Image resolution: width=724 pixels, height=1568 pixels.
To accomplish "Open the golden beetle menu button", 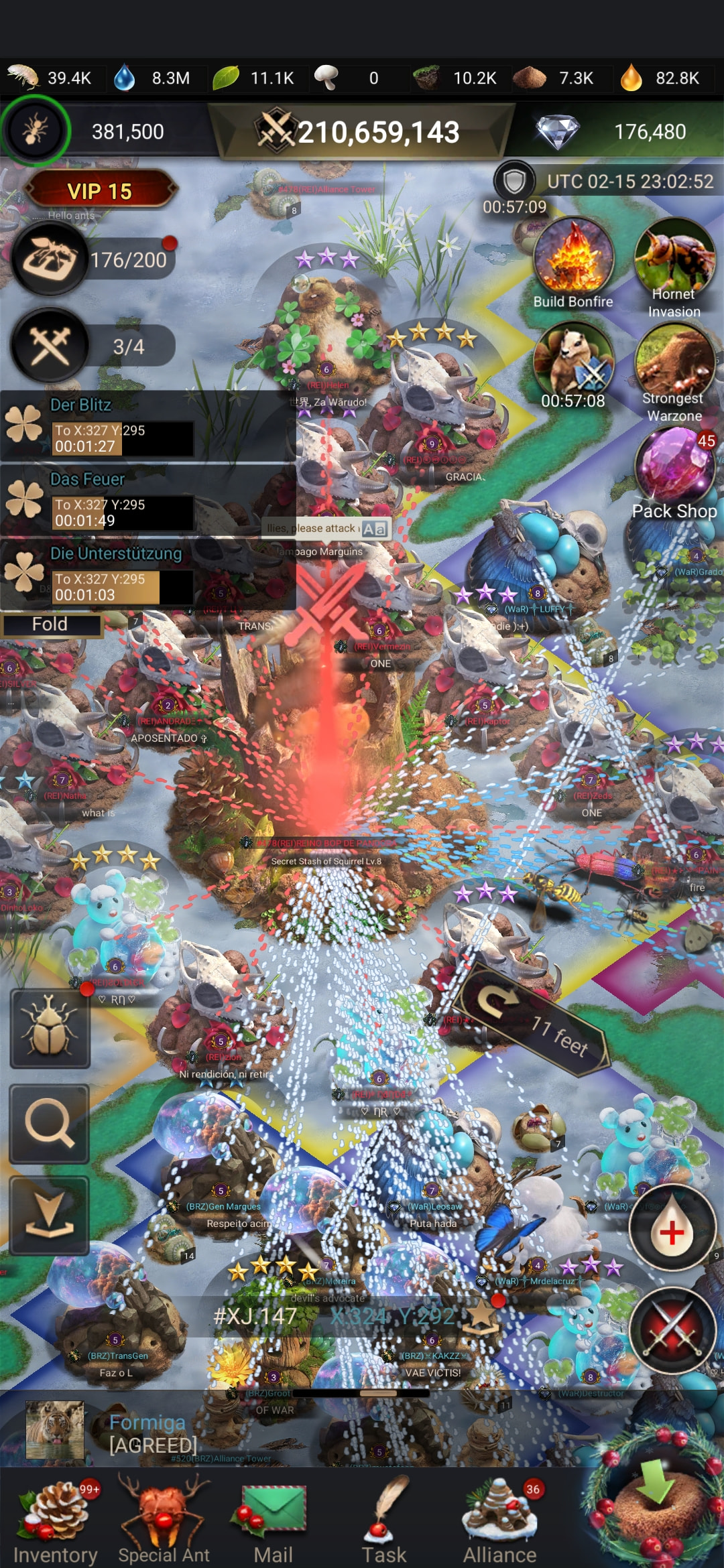I will 50,1029.
